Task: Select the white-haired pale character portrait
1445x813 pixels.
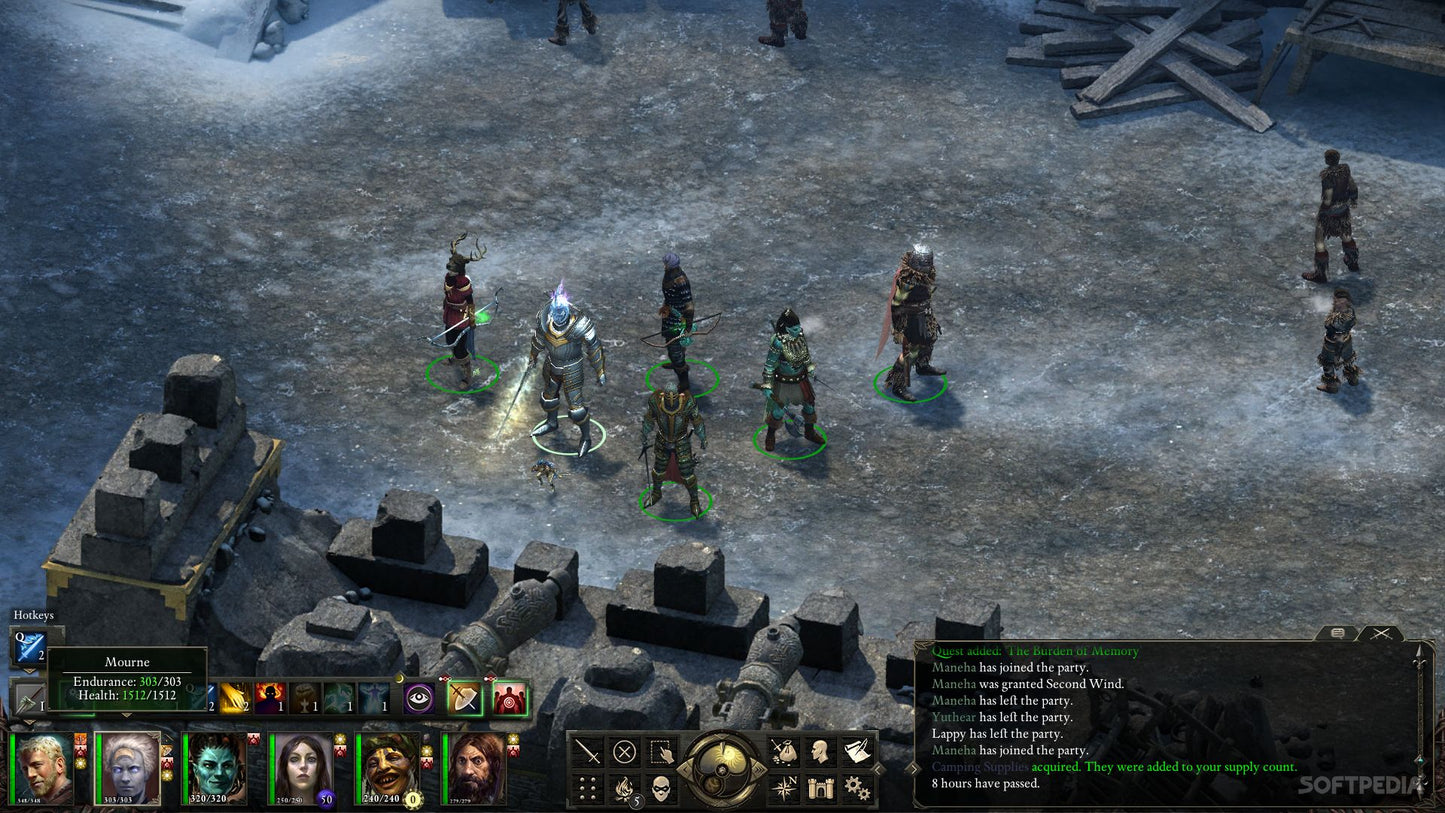Action: [129, 768]
